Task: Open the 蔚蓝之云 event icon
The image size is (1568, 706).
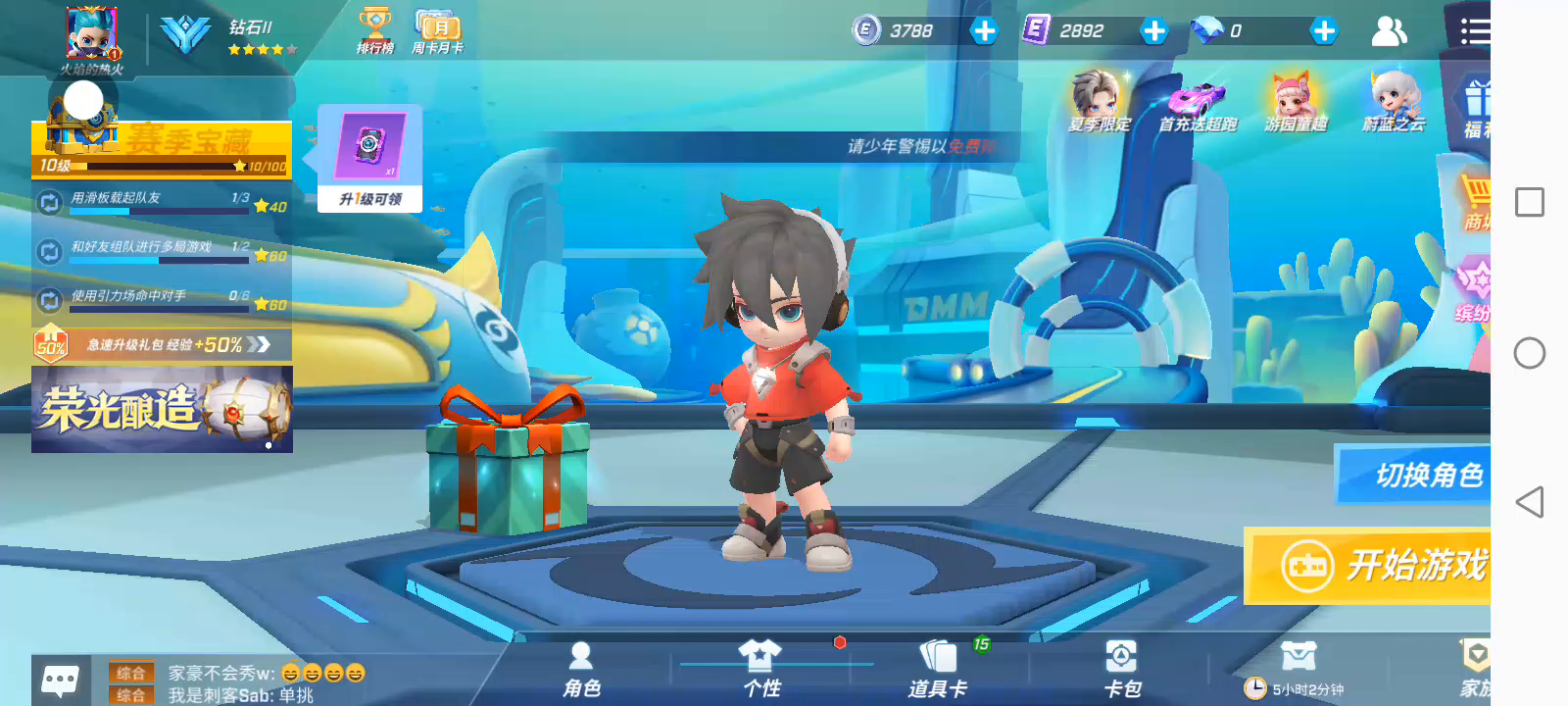Action: coord(1393,102)
